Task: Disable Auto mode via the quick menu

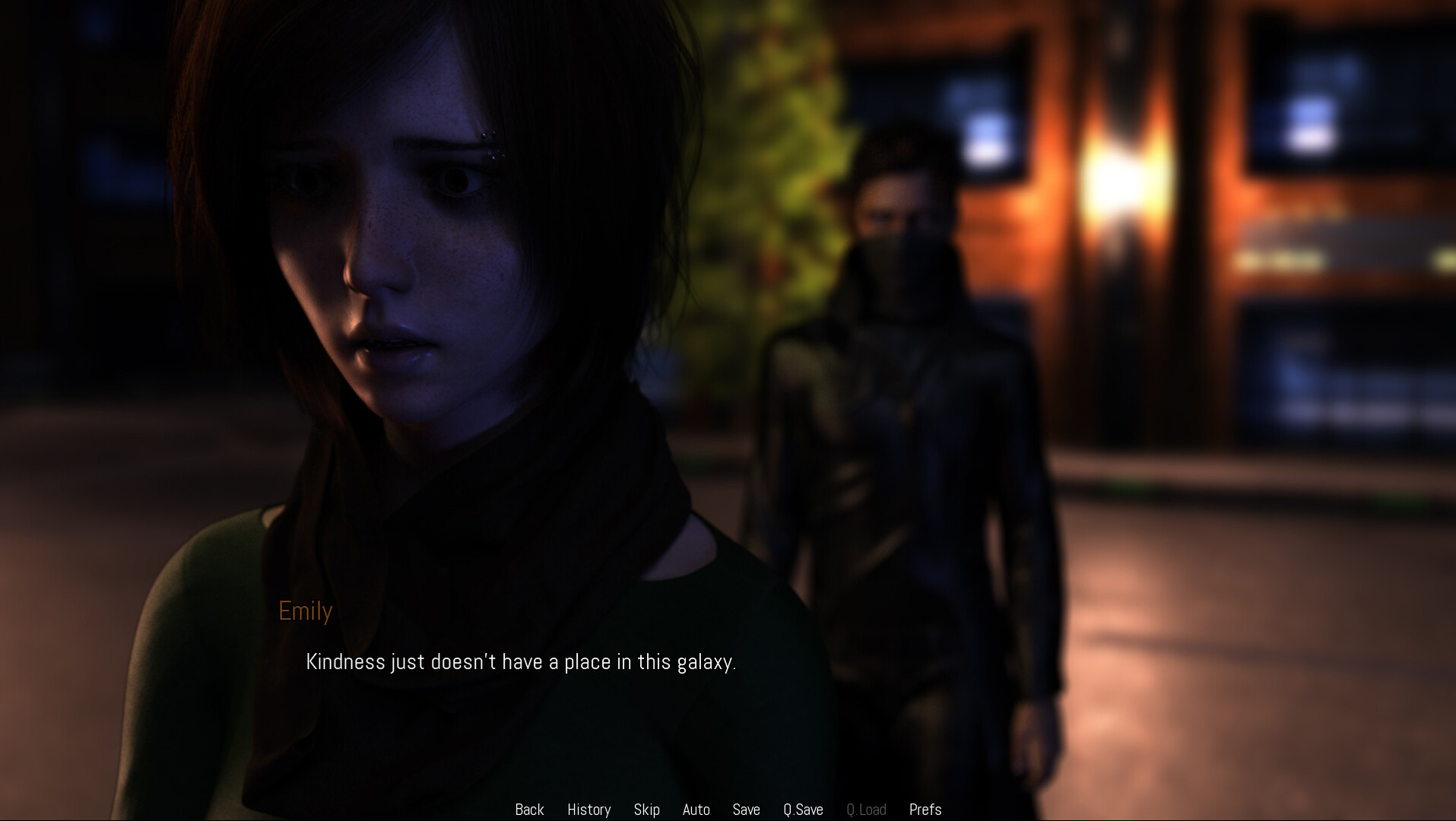Action: point(696,809)
